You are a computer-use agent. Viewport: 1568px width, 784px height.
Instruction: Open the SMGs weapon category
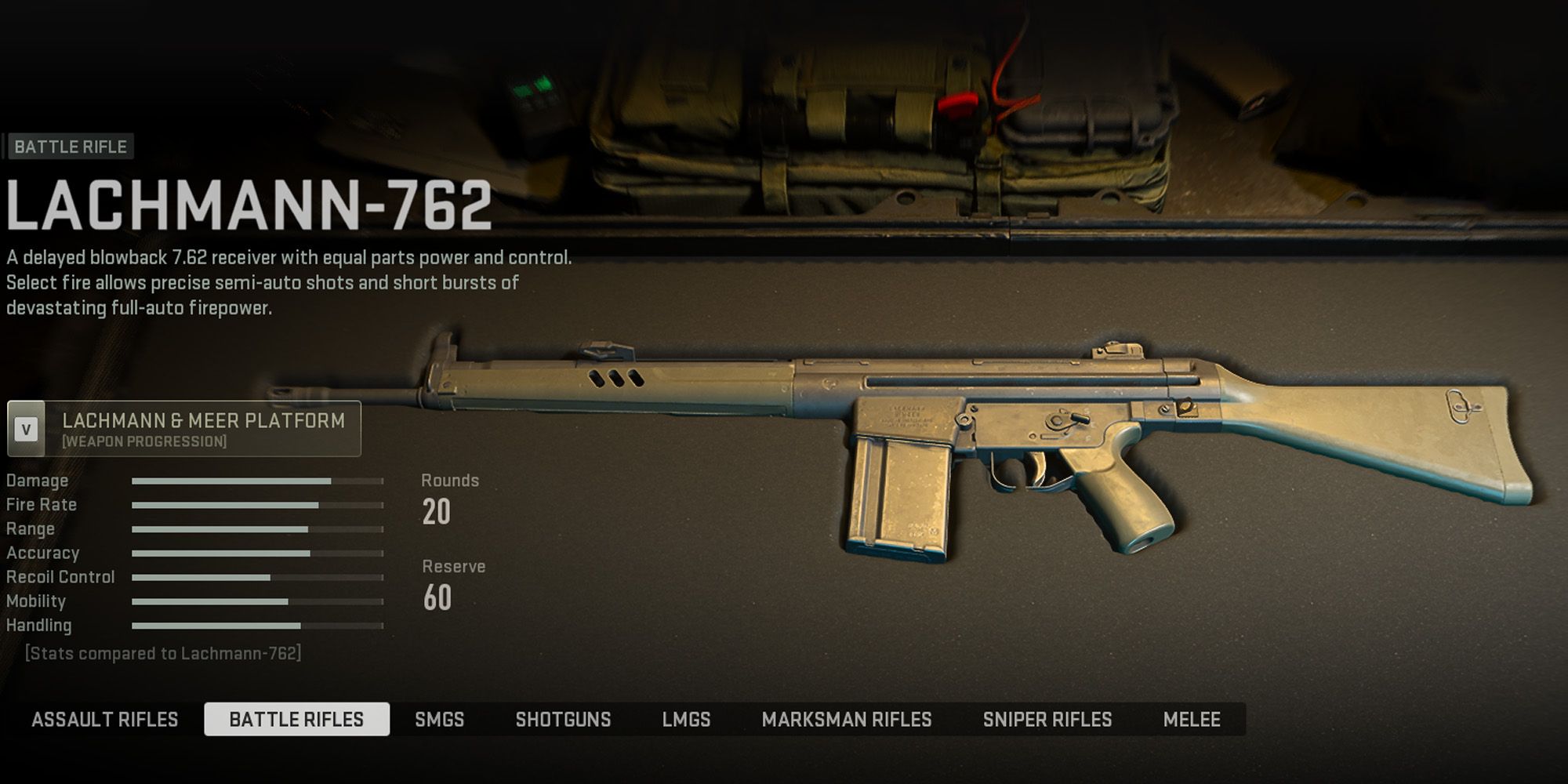click(x=439, y=719)
